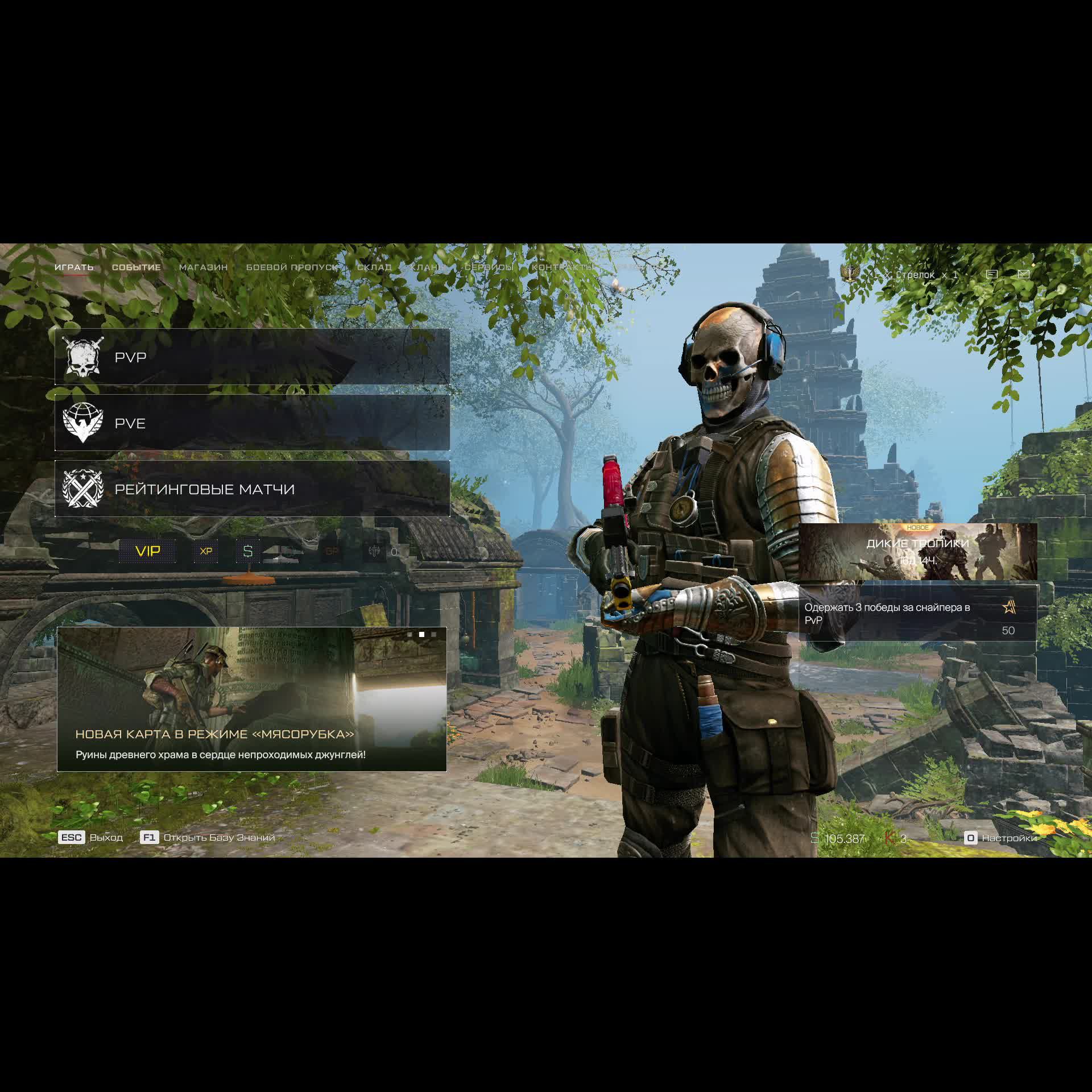
Task: Click the VIP booster button
Action: tap(148, 551)
